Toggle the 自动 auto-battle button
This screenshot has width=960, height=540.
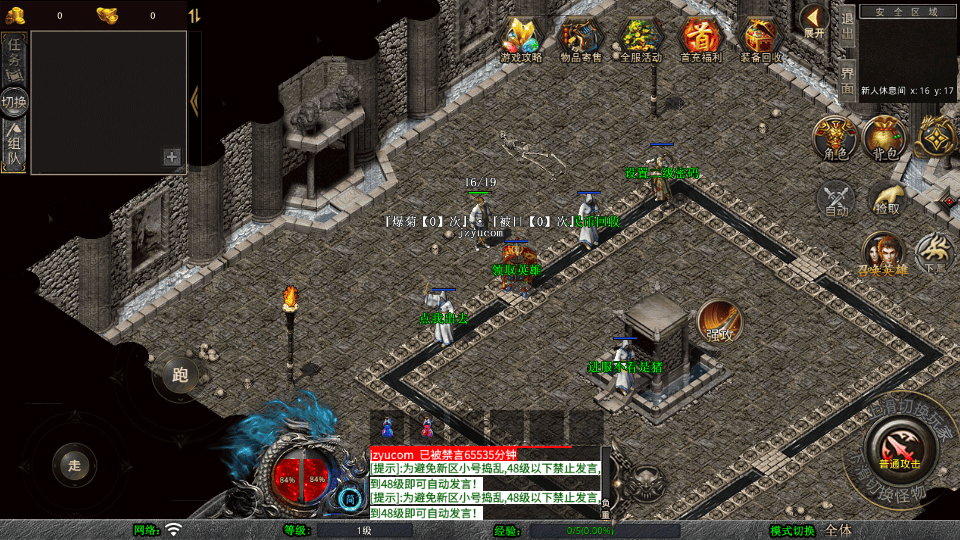[837, 199]
